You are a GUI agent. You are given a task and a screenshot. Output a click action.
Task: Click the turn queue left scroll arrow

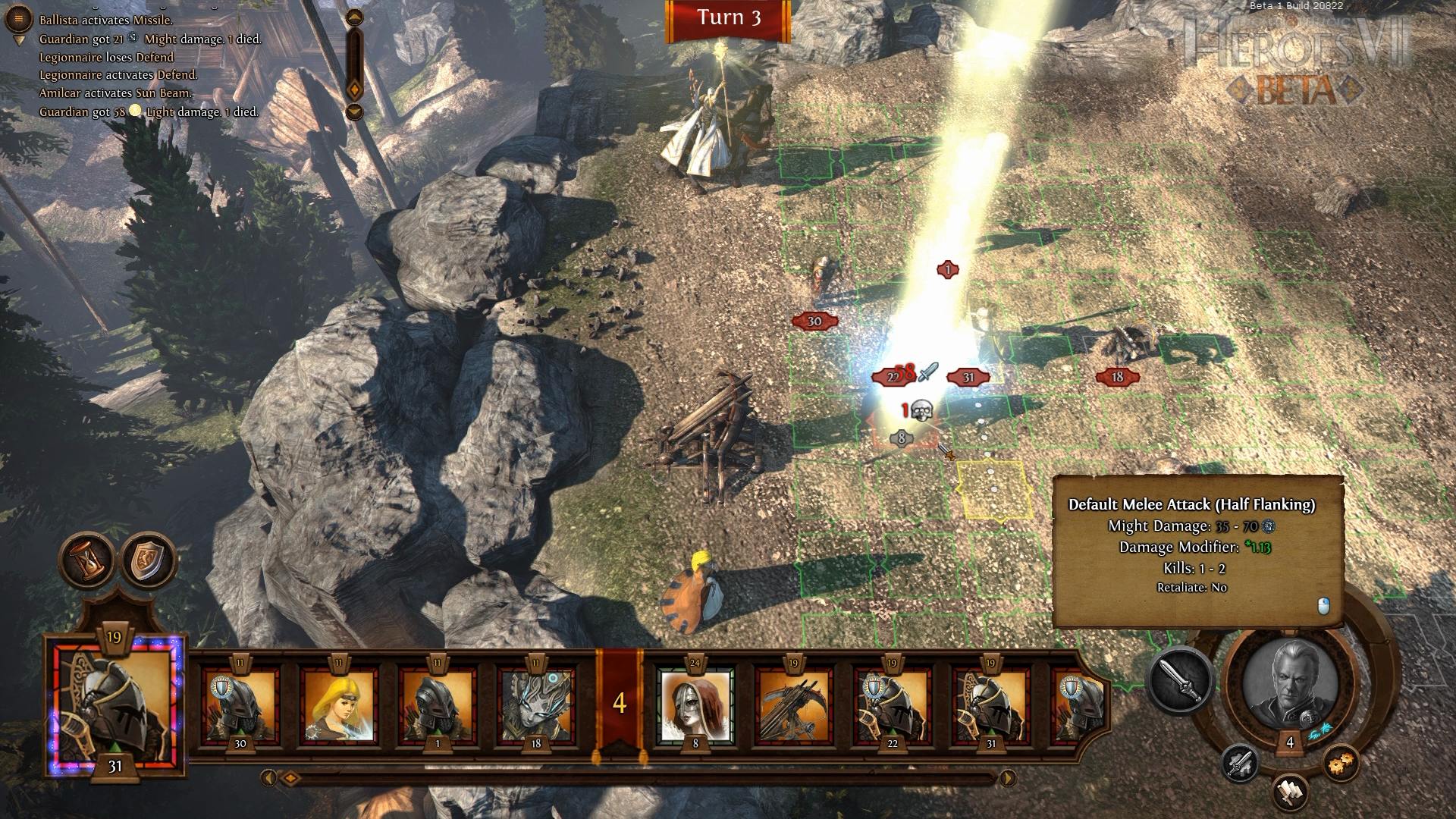click(x=268, y=777)
